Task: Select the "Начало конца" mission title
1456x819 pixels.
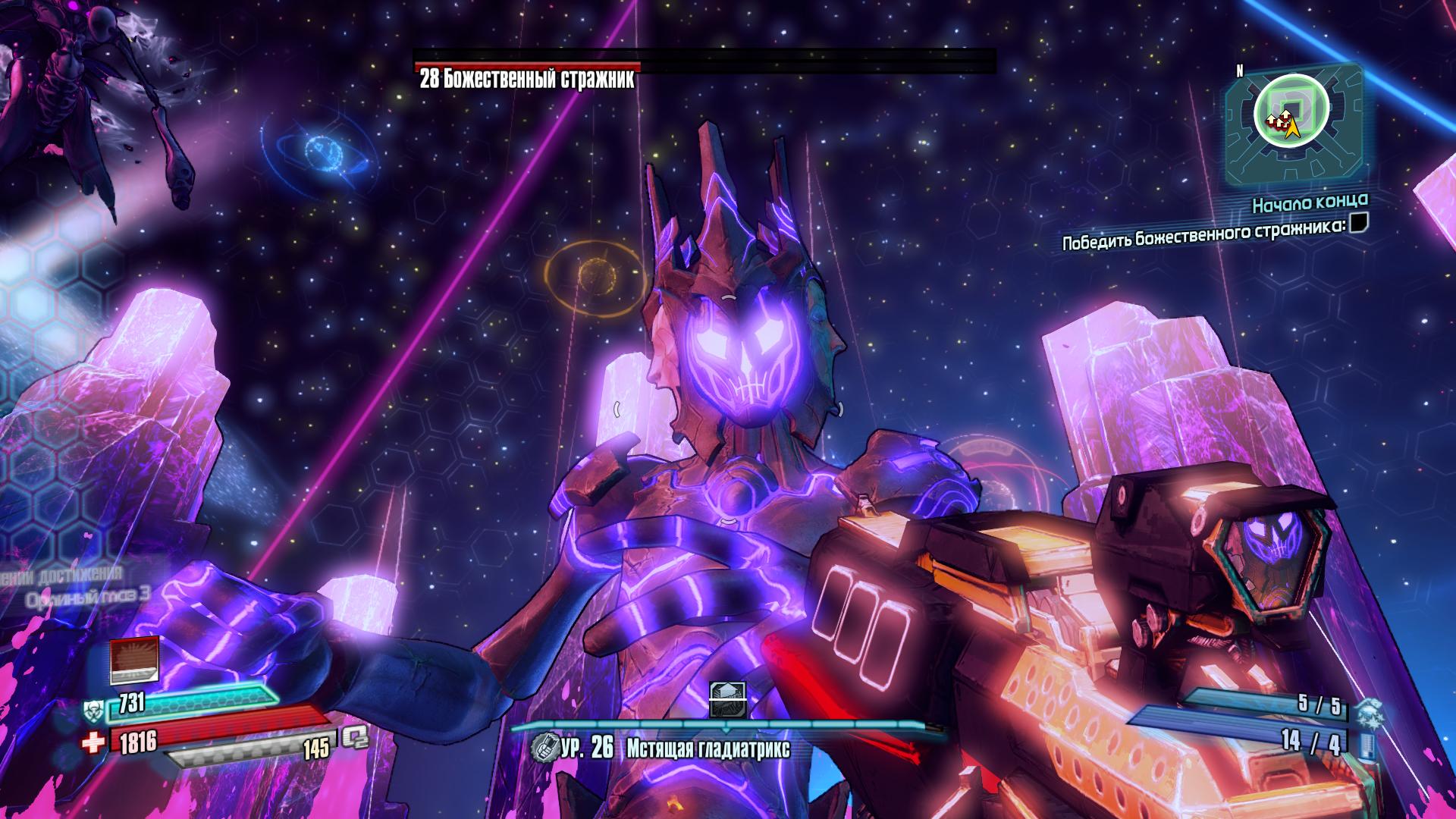Action: (x=1310, y=202)
